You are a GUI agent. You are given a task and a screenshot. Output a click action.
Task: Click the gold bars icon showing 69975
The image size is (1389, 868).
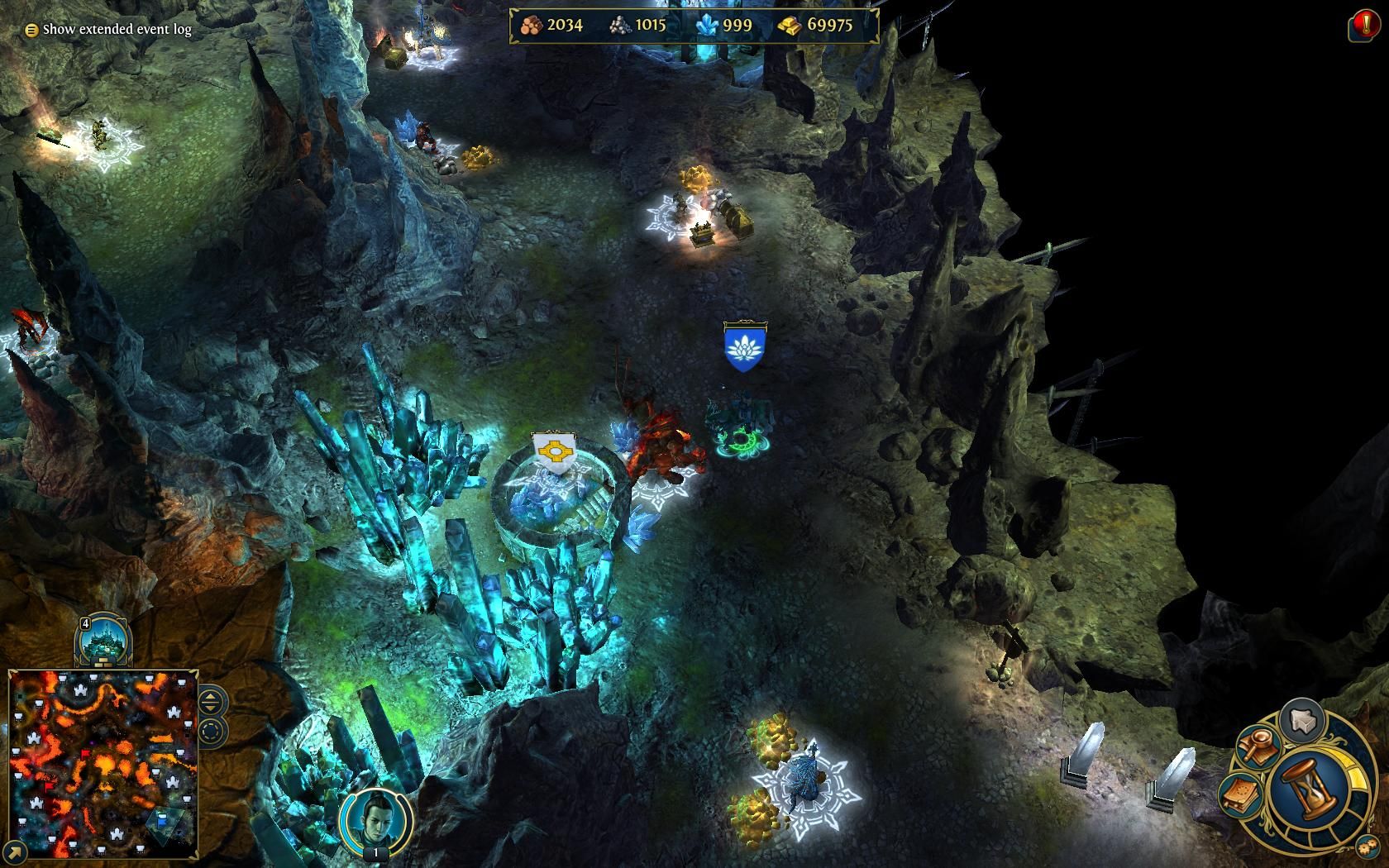coord(791,26)
